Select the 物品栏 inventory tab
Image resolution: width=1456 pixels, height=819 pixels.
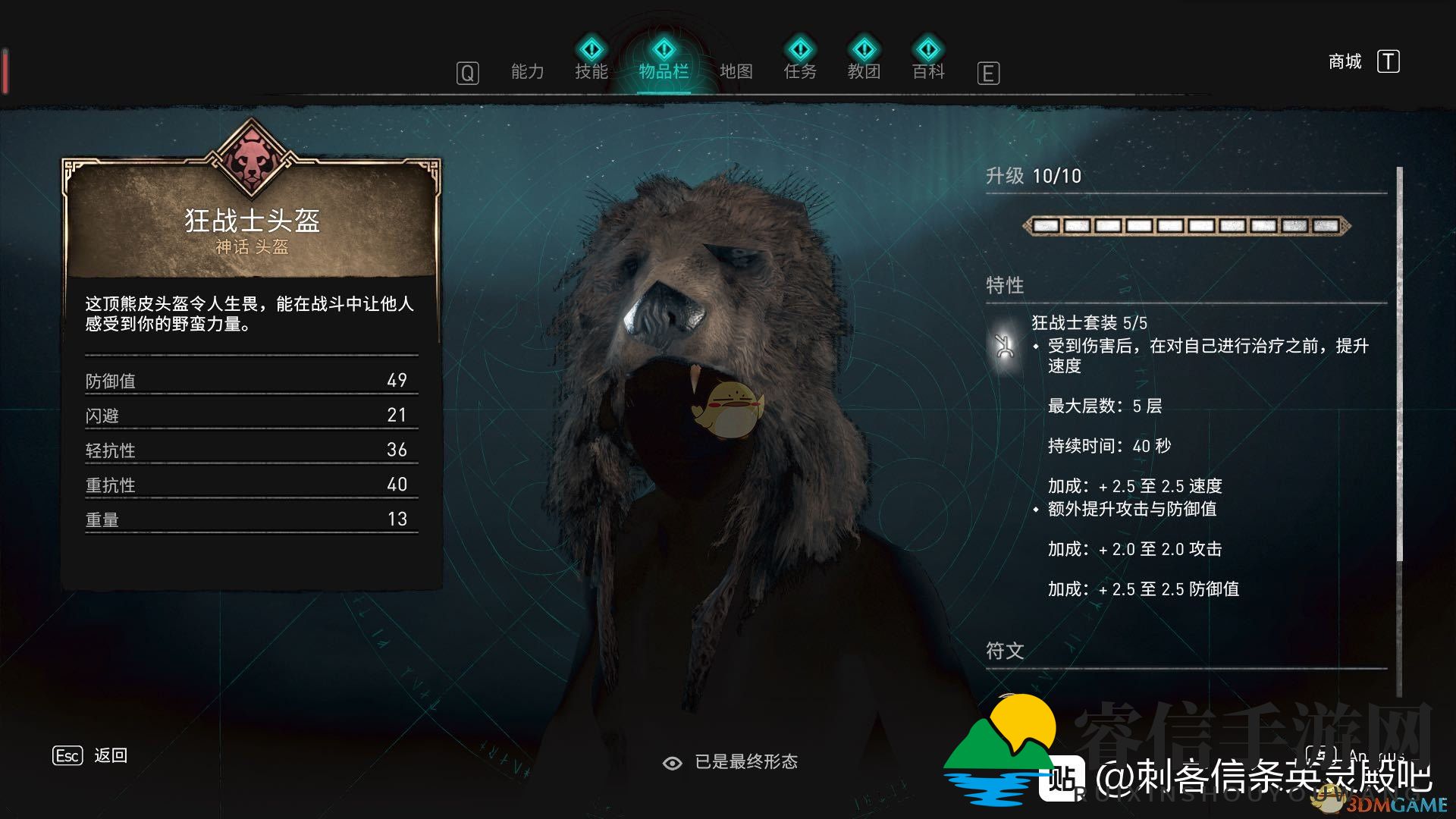(664, 71)
